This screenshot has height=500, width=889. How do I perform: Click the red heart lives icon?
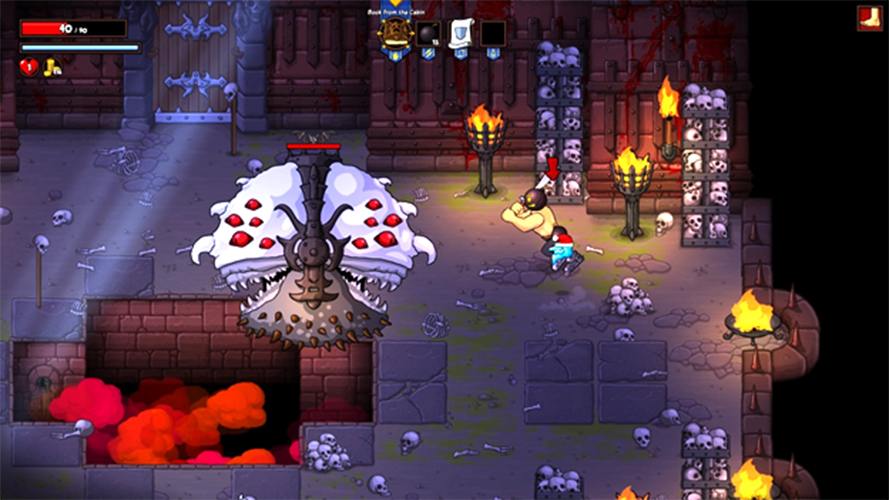[x=28, y=67]
